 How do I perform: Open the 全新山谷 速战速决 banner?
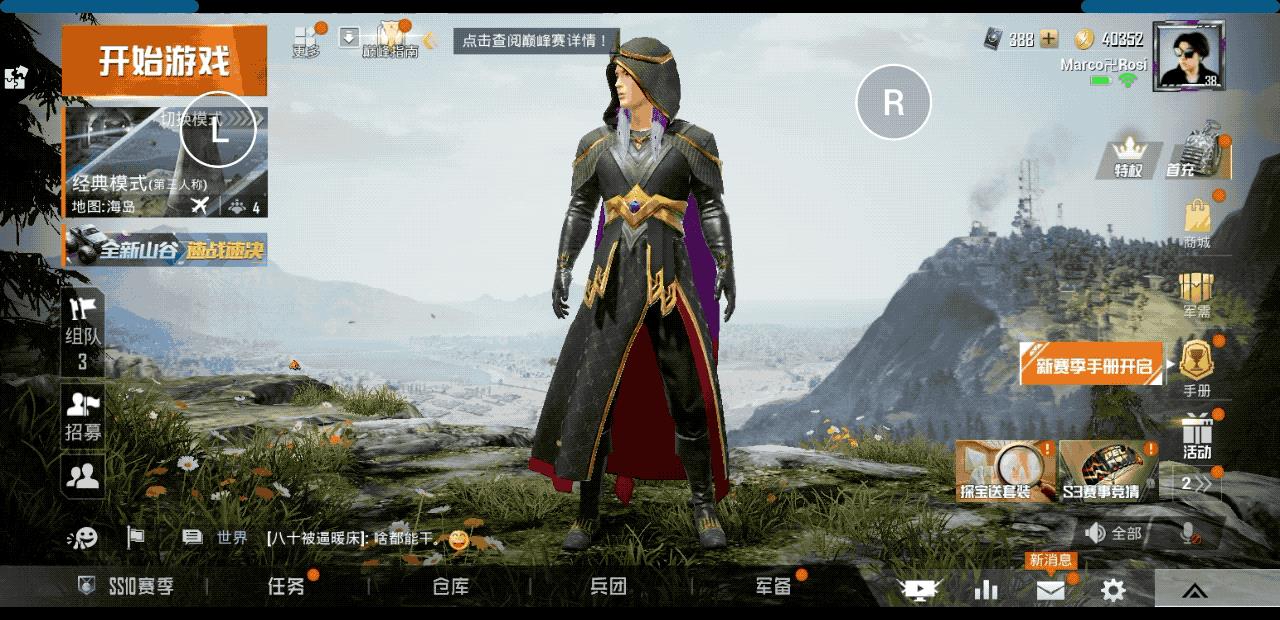coord(166,248)
